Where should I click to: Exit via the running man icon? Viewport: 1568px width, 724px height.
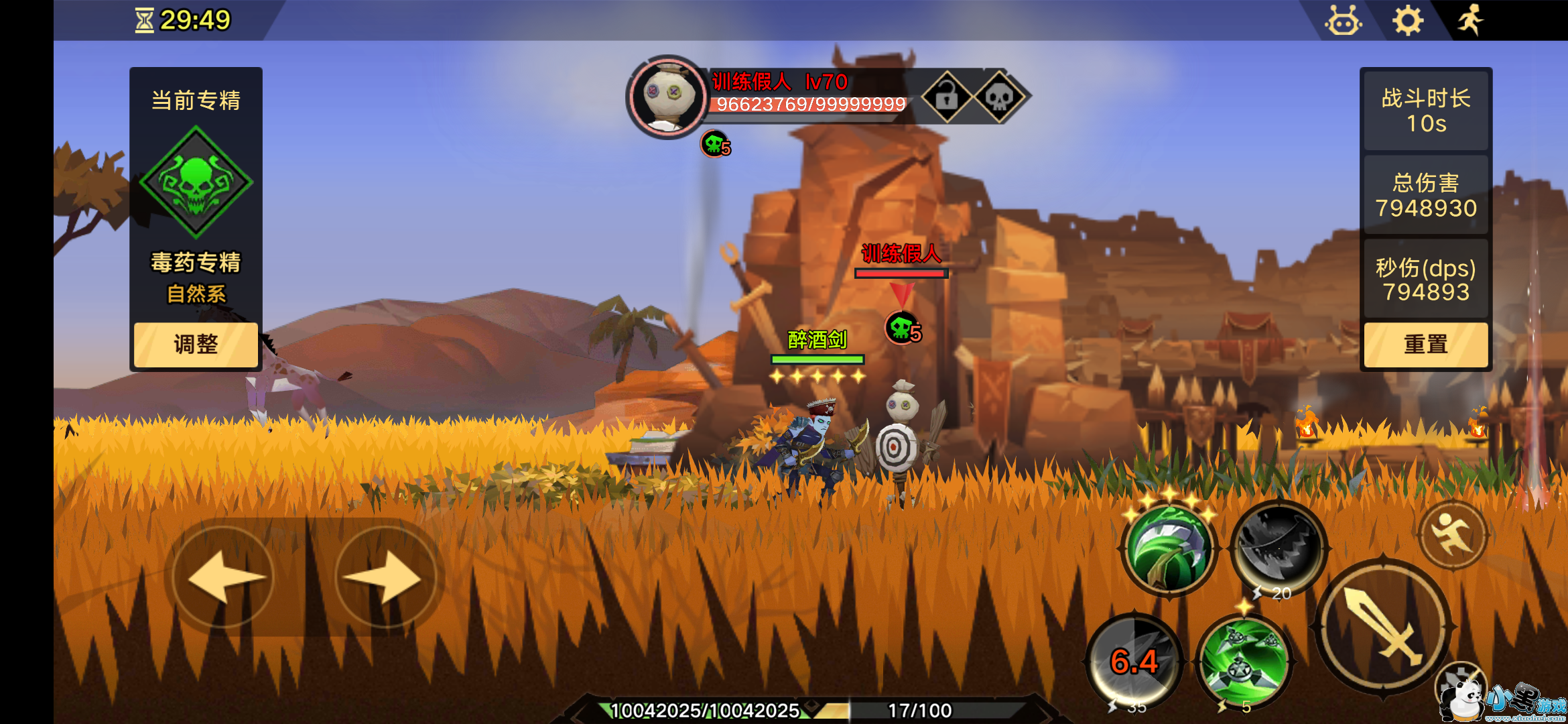[1470, 20]
